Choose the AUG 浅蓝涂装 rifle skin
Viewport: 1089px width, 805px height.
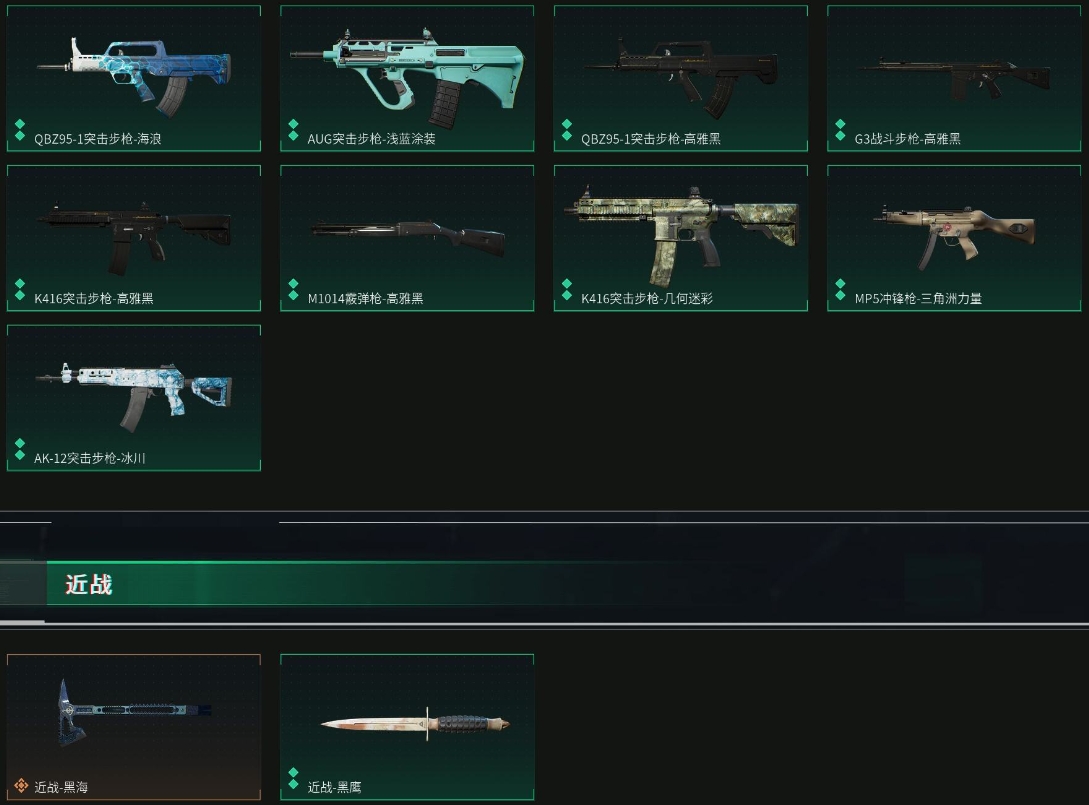click(407, 78)
